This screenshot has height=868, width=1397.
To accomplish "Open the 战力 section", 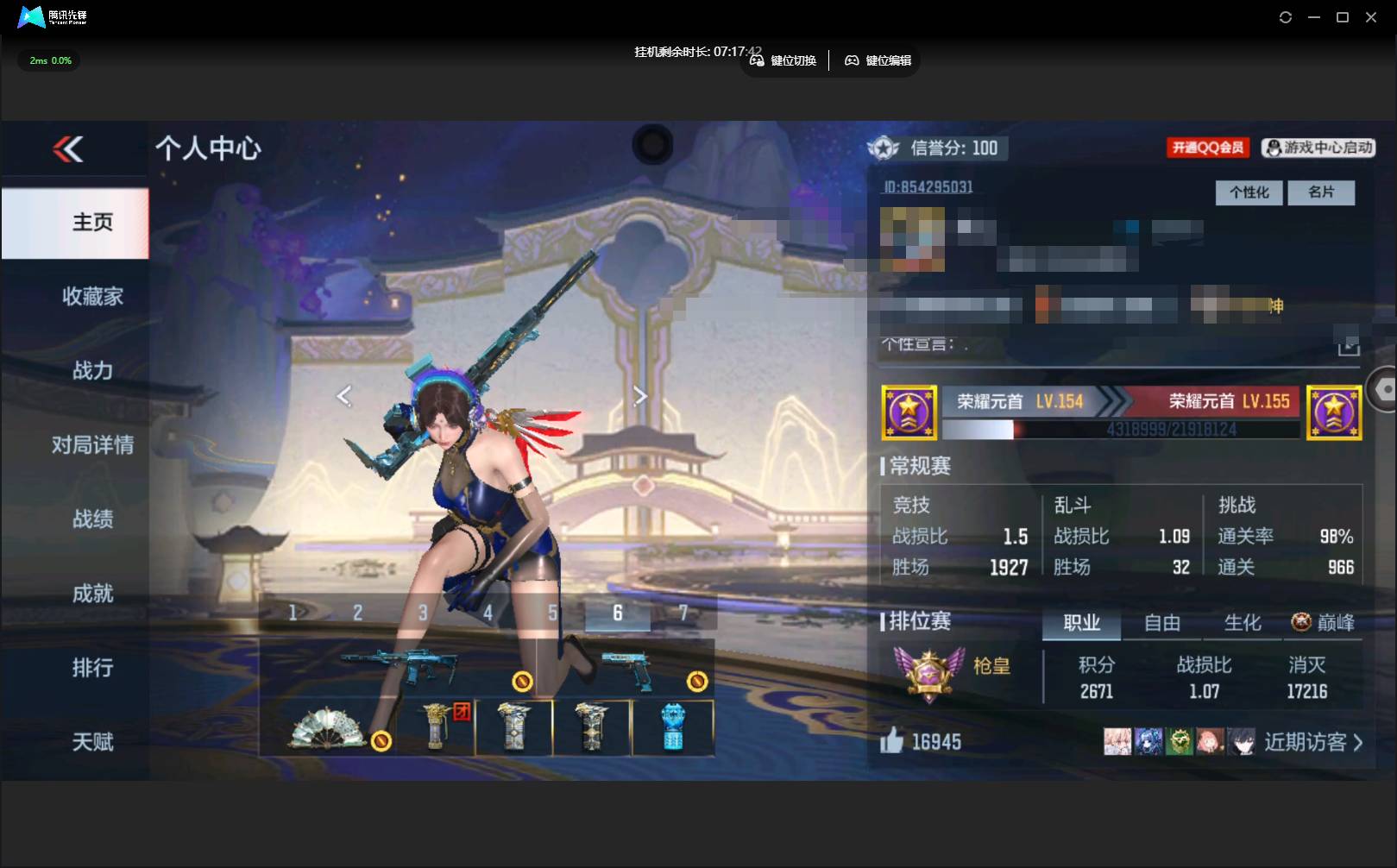I will (x=92, y=370).
